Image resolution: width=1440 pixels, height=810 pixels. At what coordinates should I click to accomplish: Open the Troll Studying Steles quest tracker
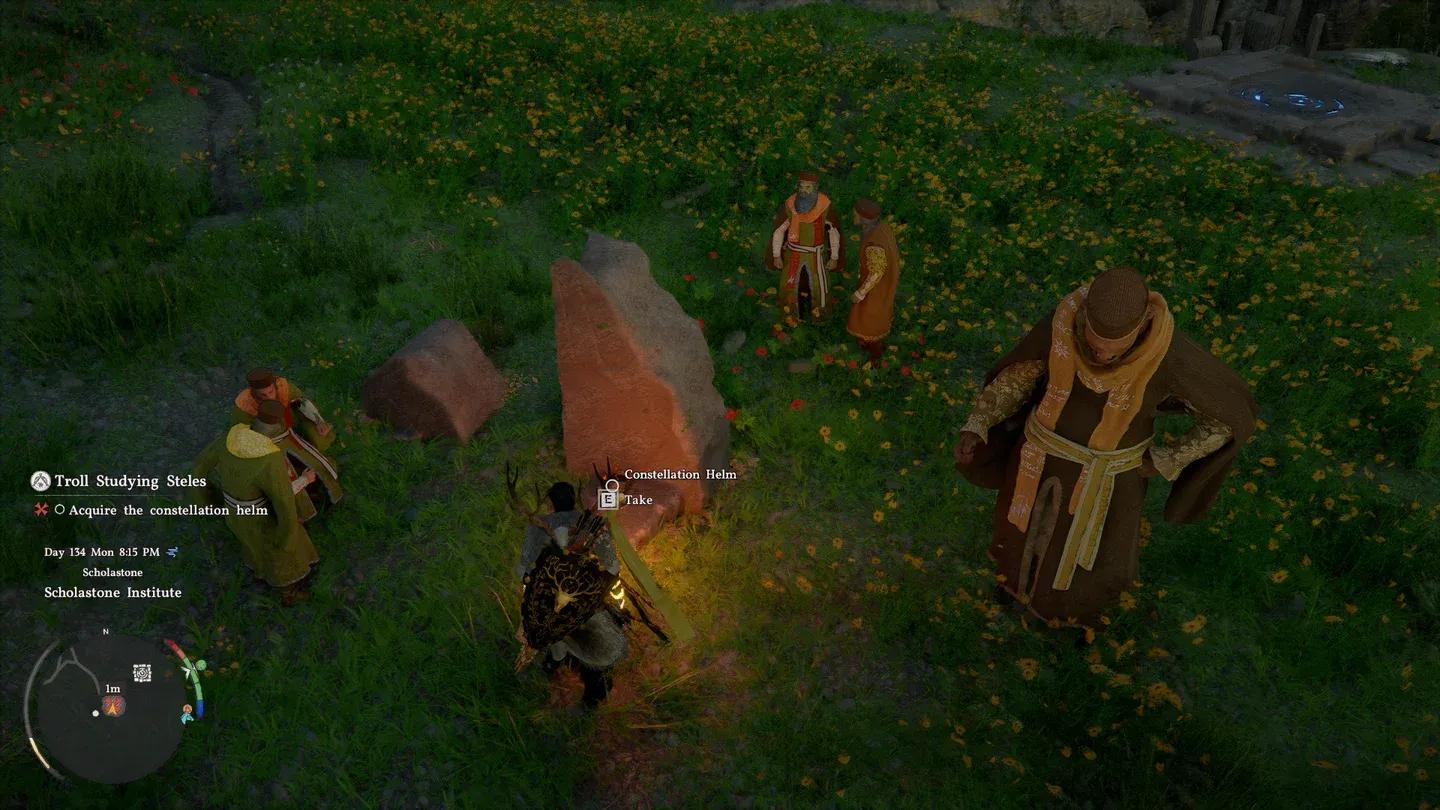tap(130, 481)
